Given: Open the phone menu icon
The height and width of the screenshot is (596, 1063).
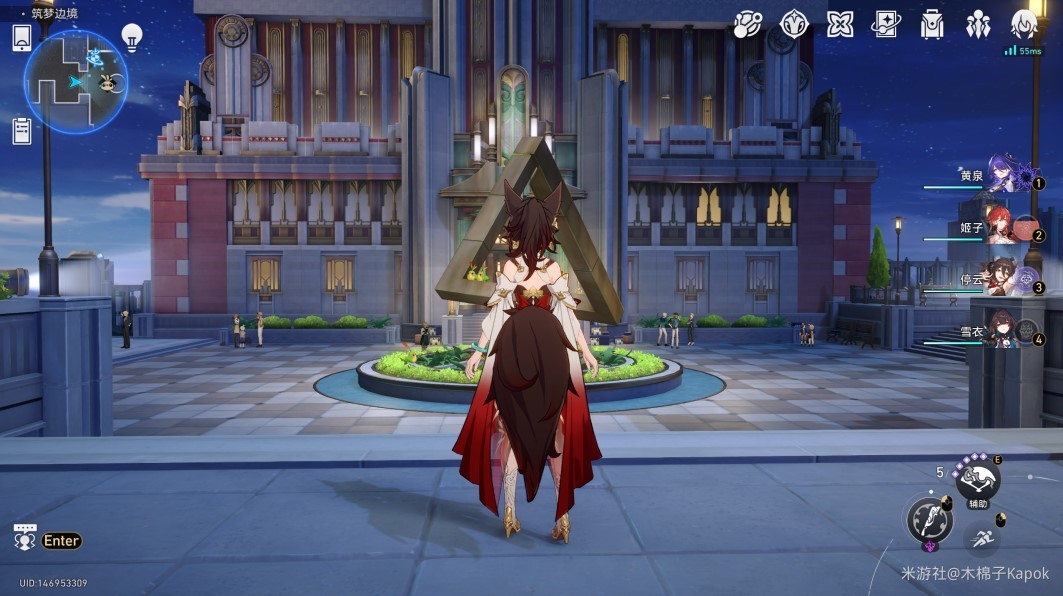Looking at the screenshot, I should (22, 38).
